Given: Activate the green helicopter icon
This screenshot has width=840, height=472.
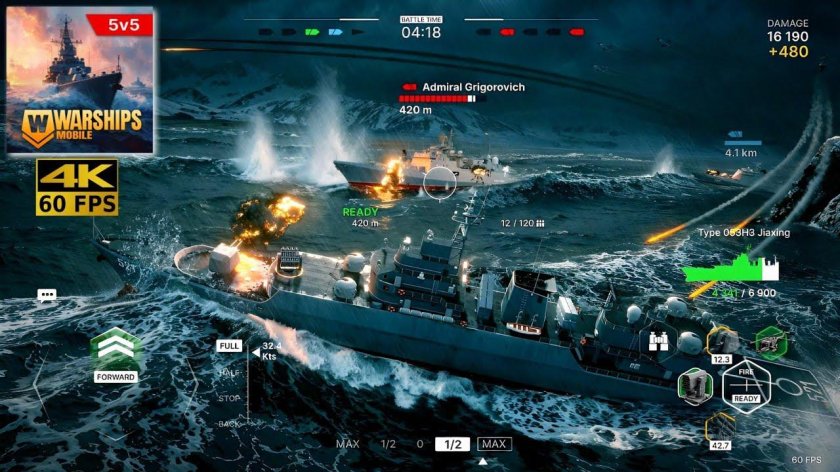Looking at the screenshot, I should (770, 342).
